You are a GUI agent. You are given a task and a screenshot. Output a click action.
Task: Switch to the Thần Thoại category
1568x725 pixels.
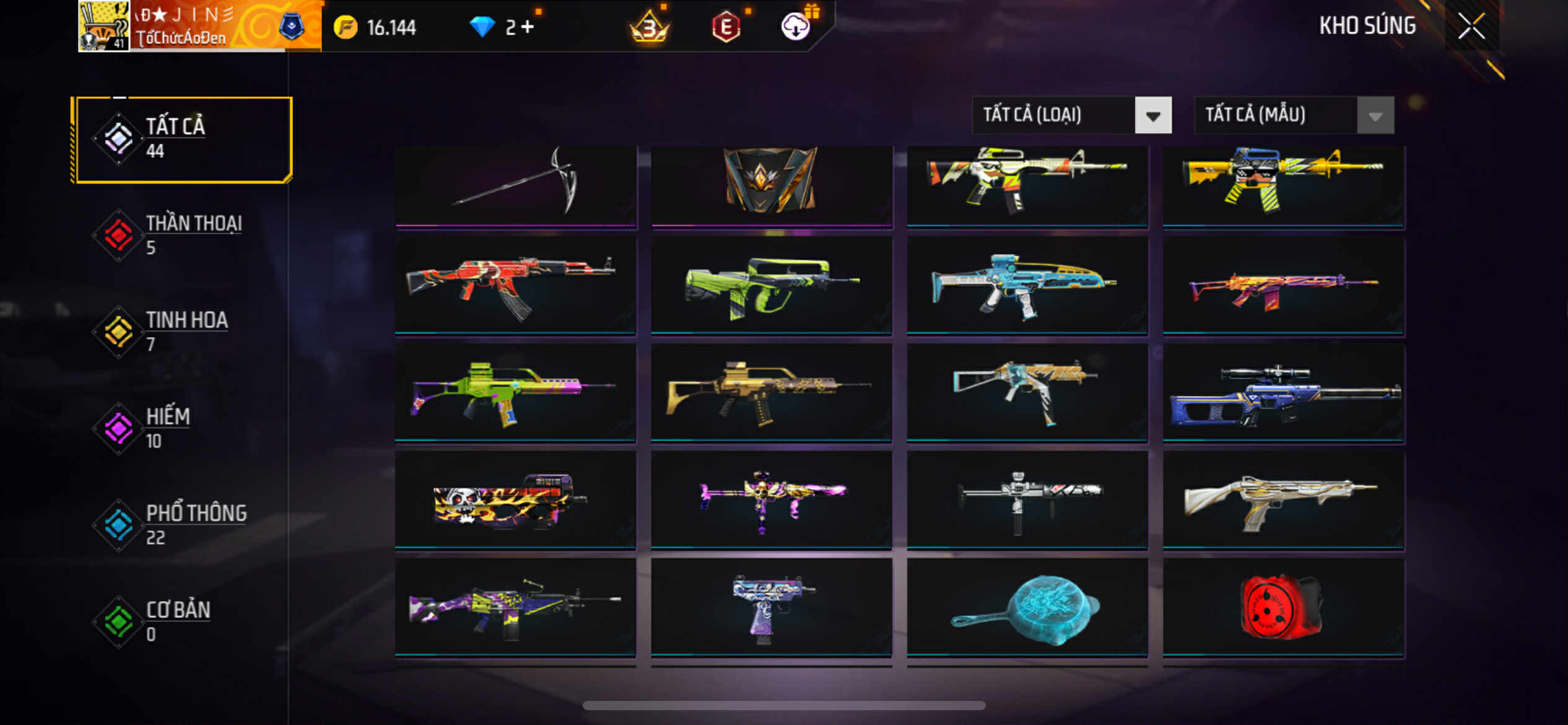[x=182, y=235]
